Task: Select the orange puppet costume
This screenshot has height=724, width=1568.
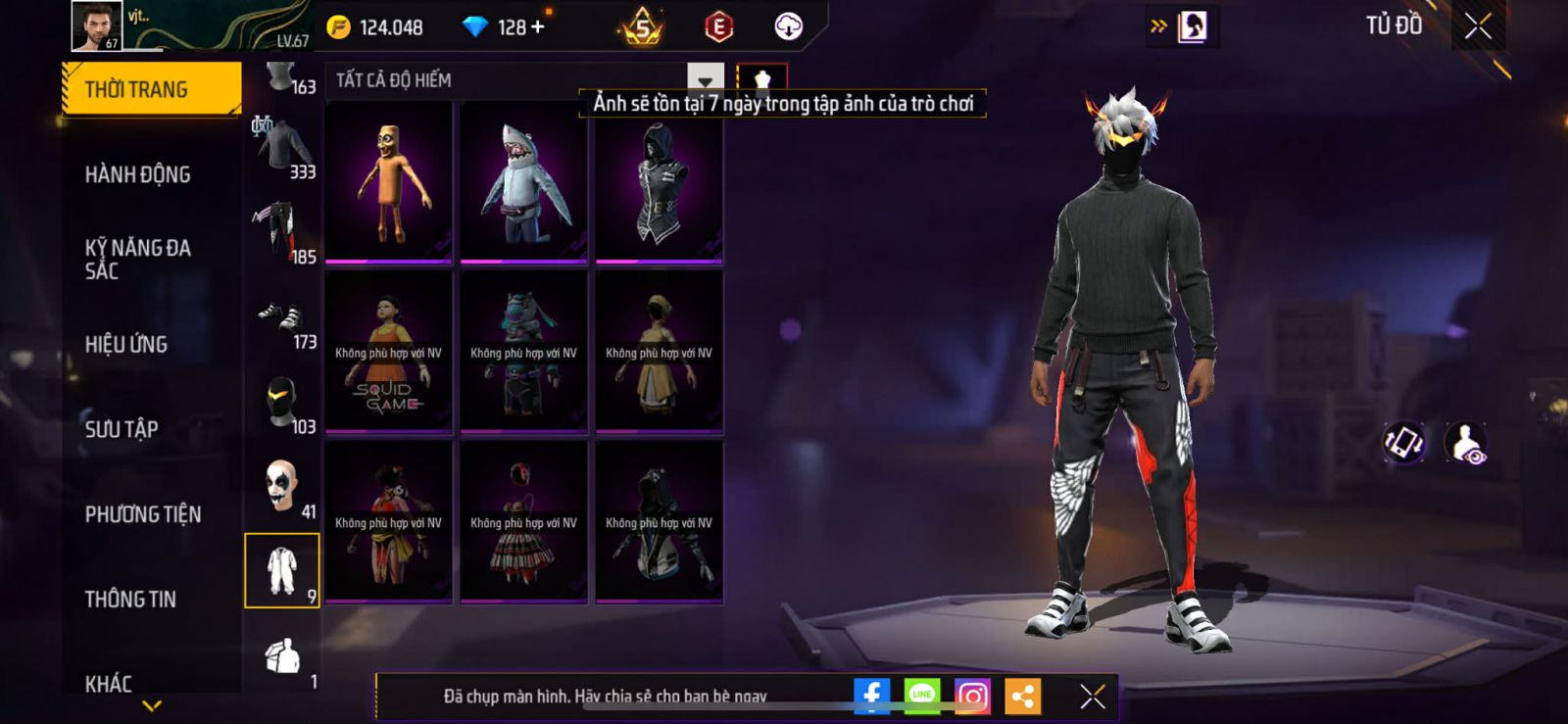Action: pyautogui.click(x=389, y=183)
